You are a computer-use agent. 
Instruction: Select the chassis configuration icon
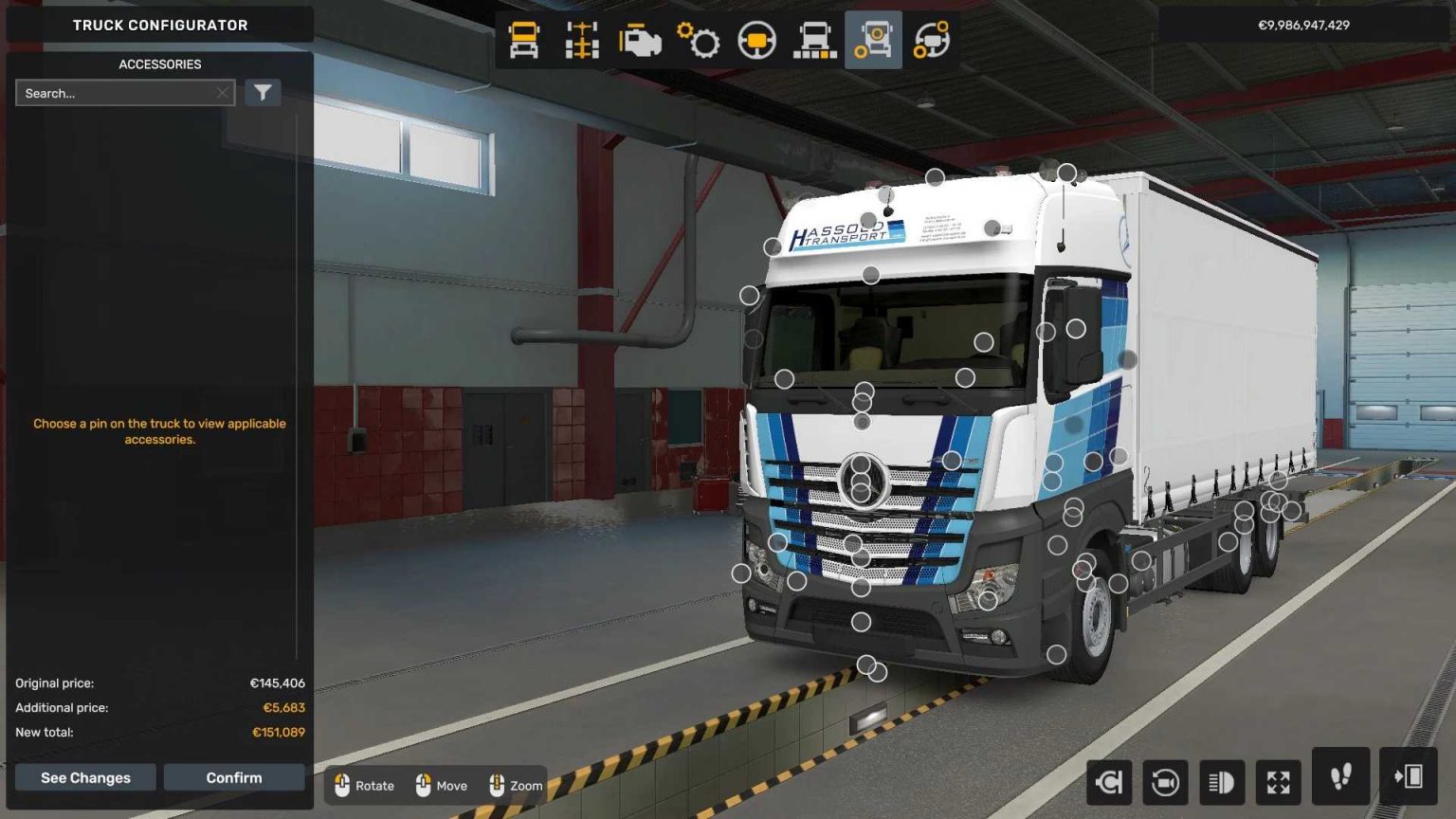[581, 41]
